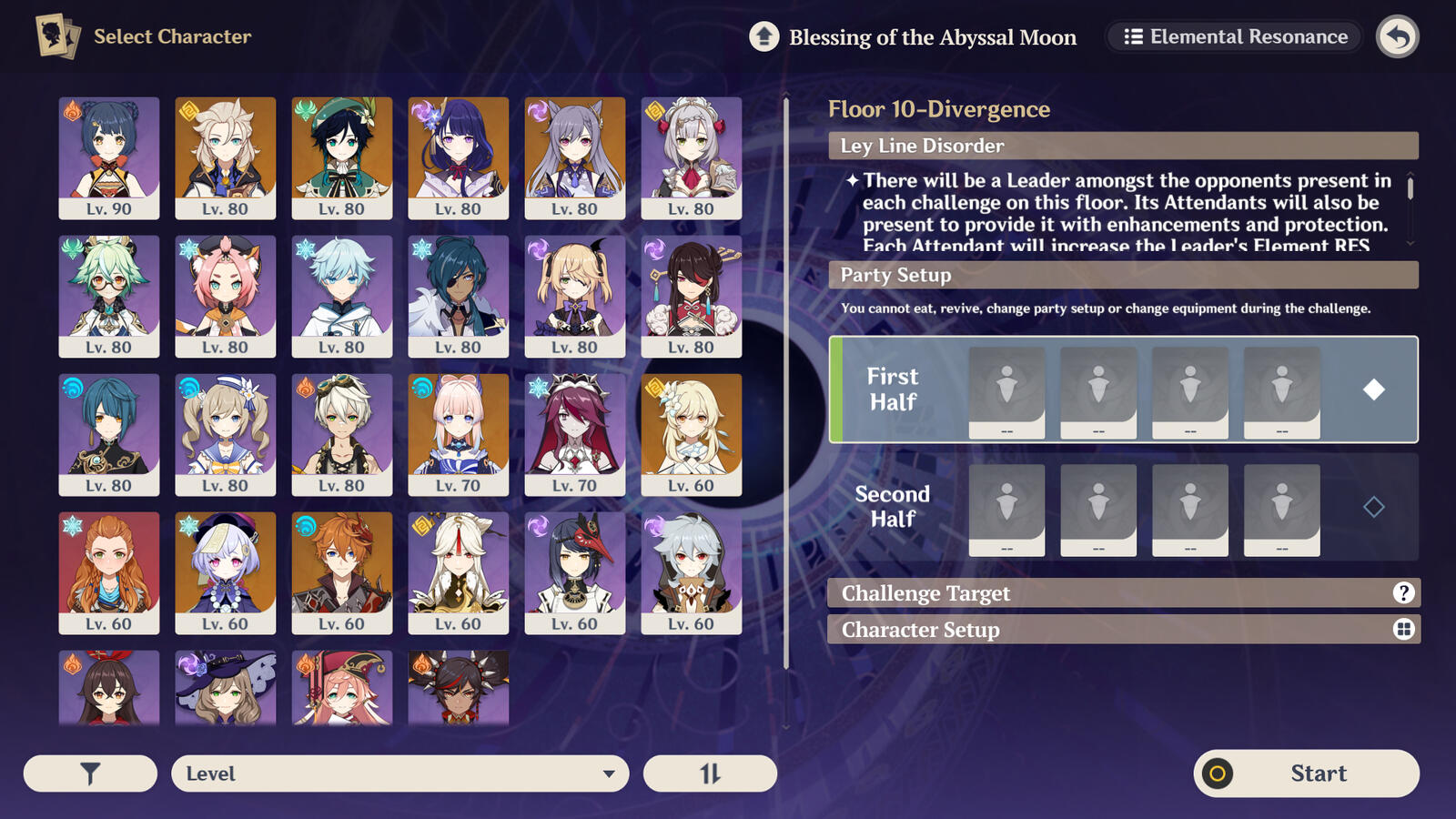Click the first empty First Half party slot
The height and width of the screenshot is (819, 1456).
pos(1007,389)
